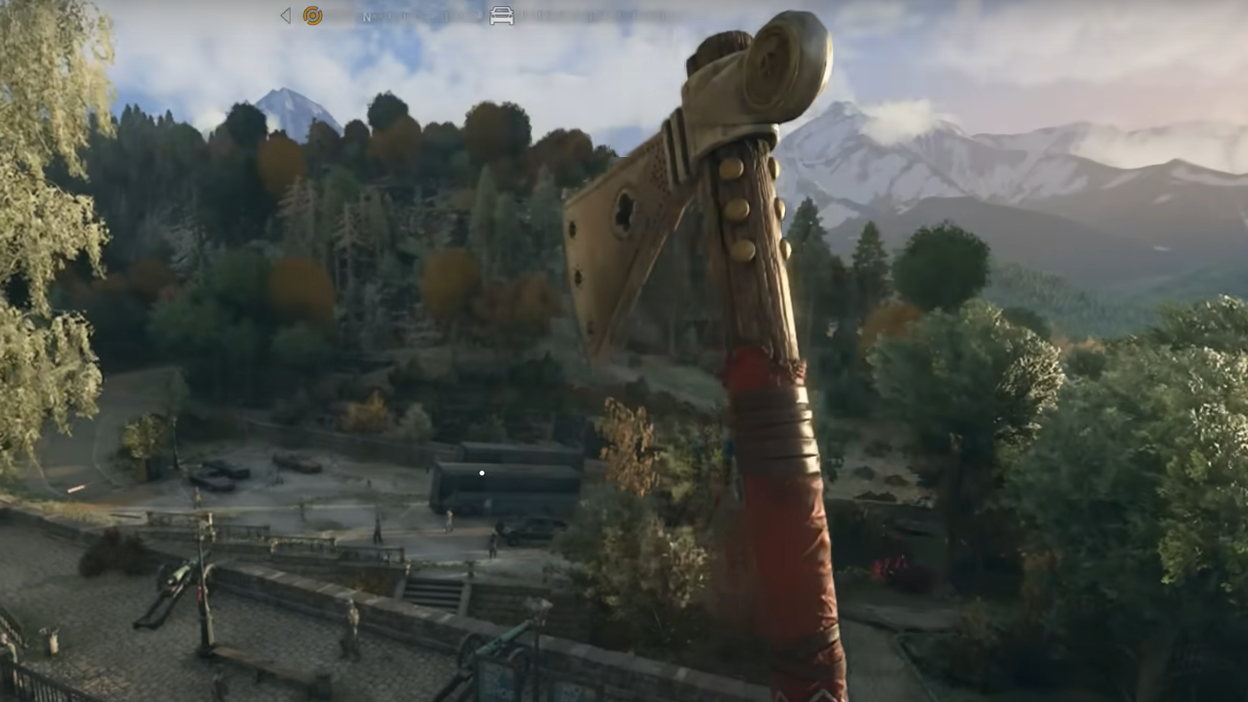Click the orange objective marker on the compass
Viewport: 1248px width, 702px height.
[313, 15]
